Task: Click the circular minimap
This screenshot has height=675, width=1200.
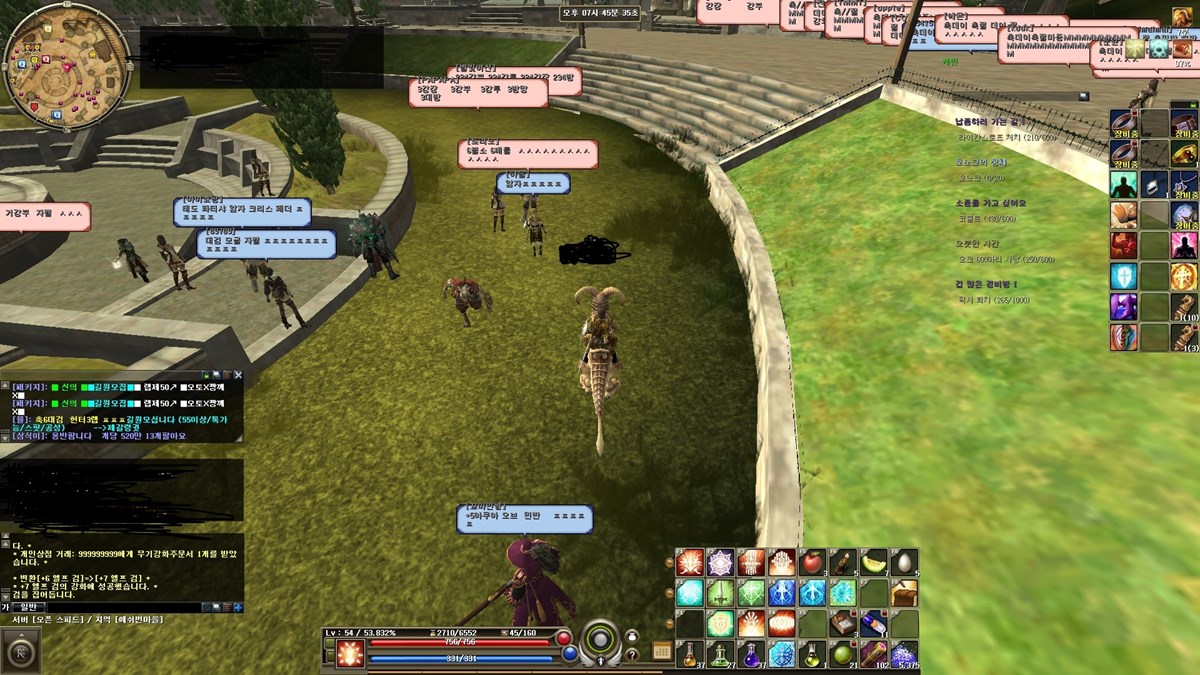Action: pyautogui.click(x=66, y=66)
